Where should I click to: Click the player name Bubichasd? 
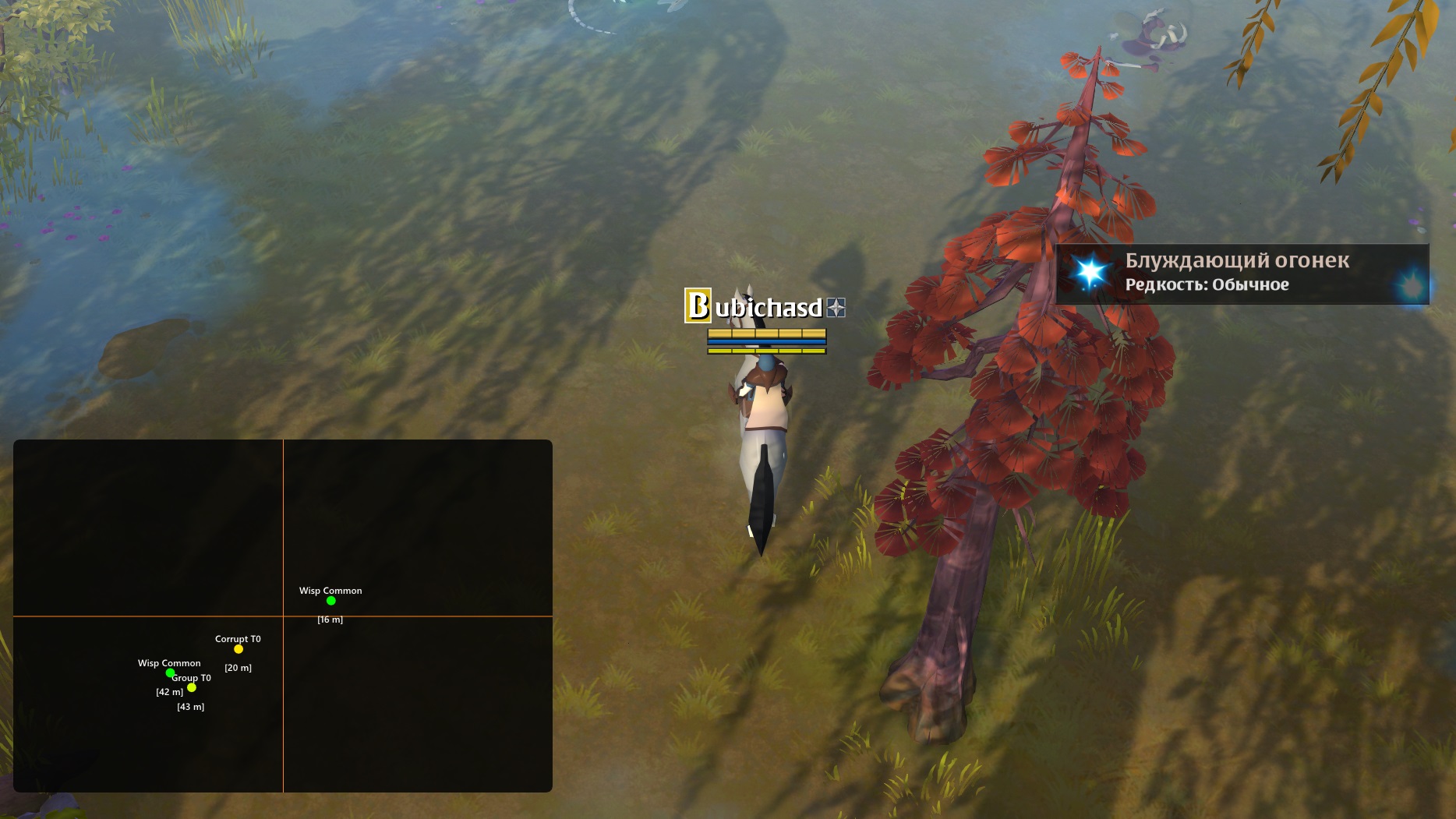tap(768, 308)
